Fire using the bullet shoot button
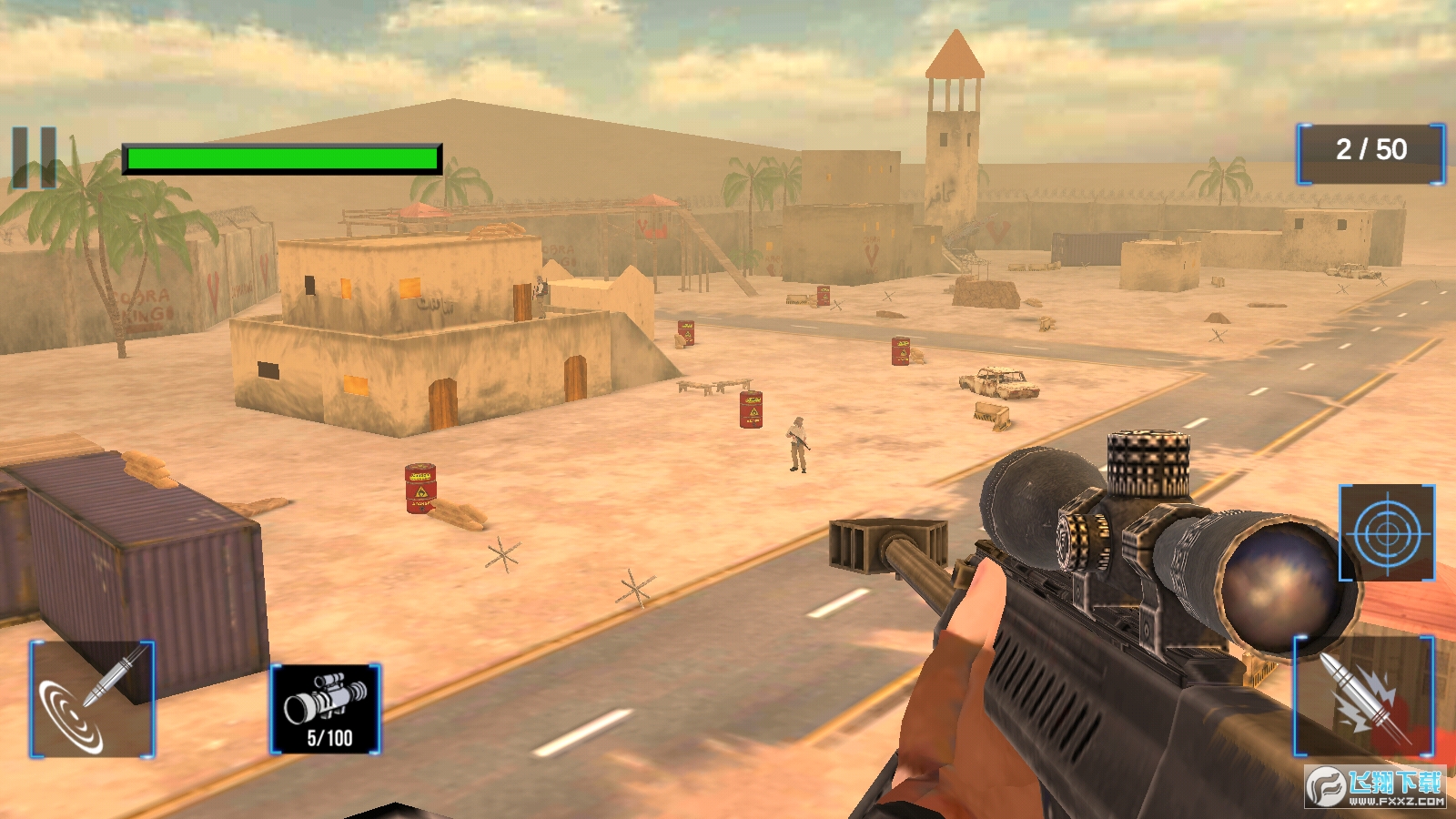 (x=1363, y=696)
